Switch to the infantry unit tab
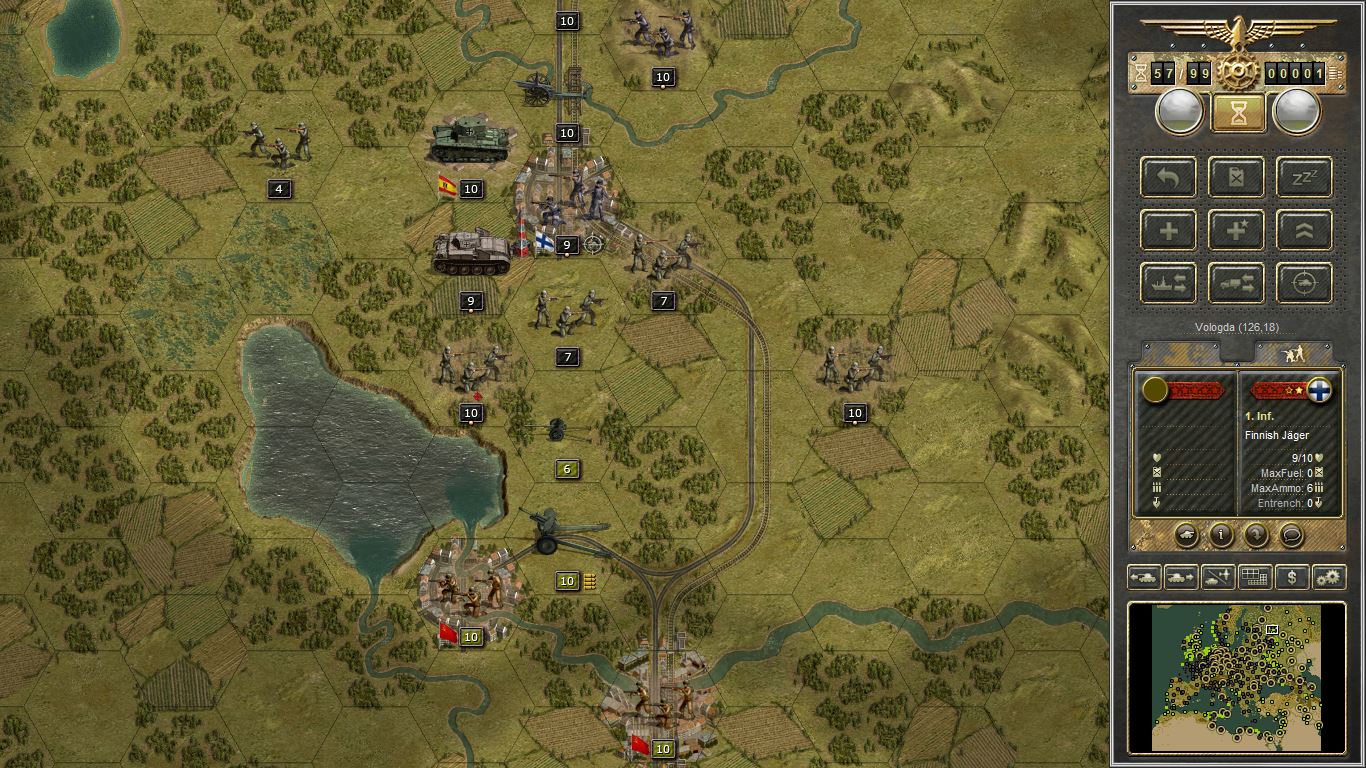 (x=1293, y=353)
